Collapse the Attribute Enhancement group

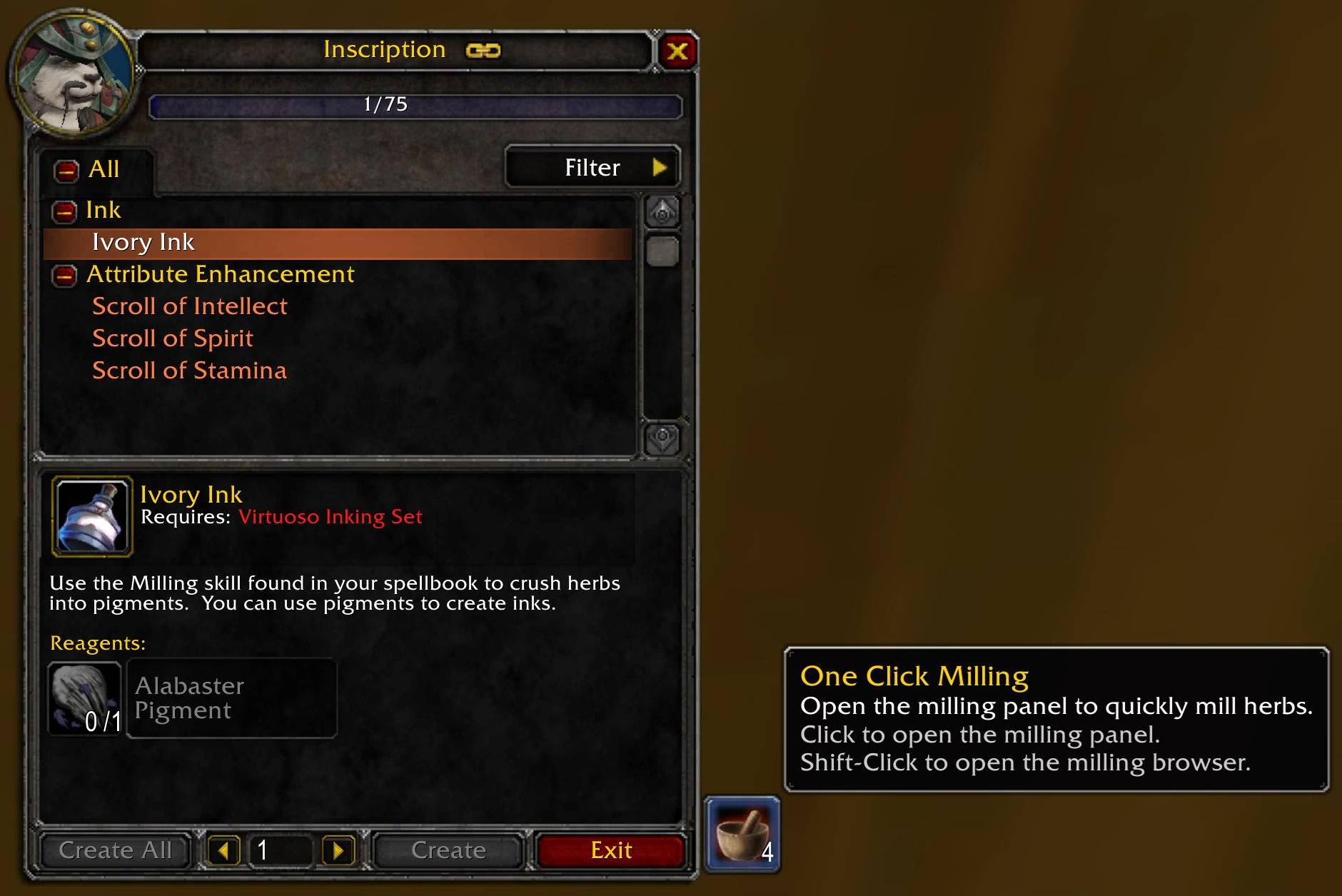[64, 276]
